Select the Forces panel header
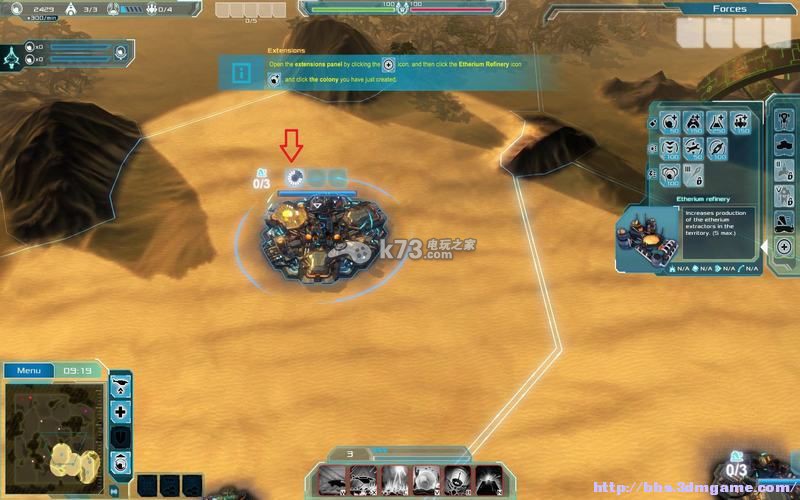The height and width of the screenshot is (500, 800). [x=729, y=9]
